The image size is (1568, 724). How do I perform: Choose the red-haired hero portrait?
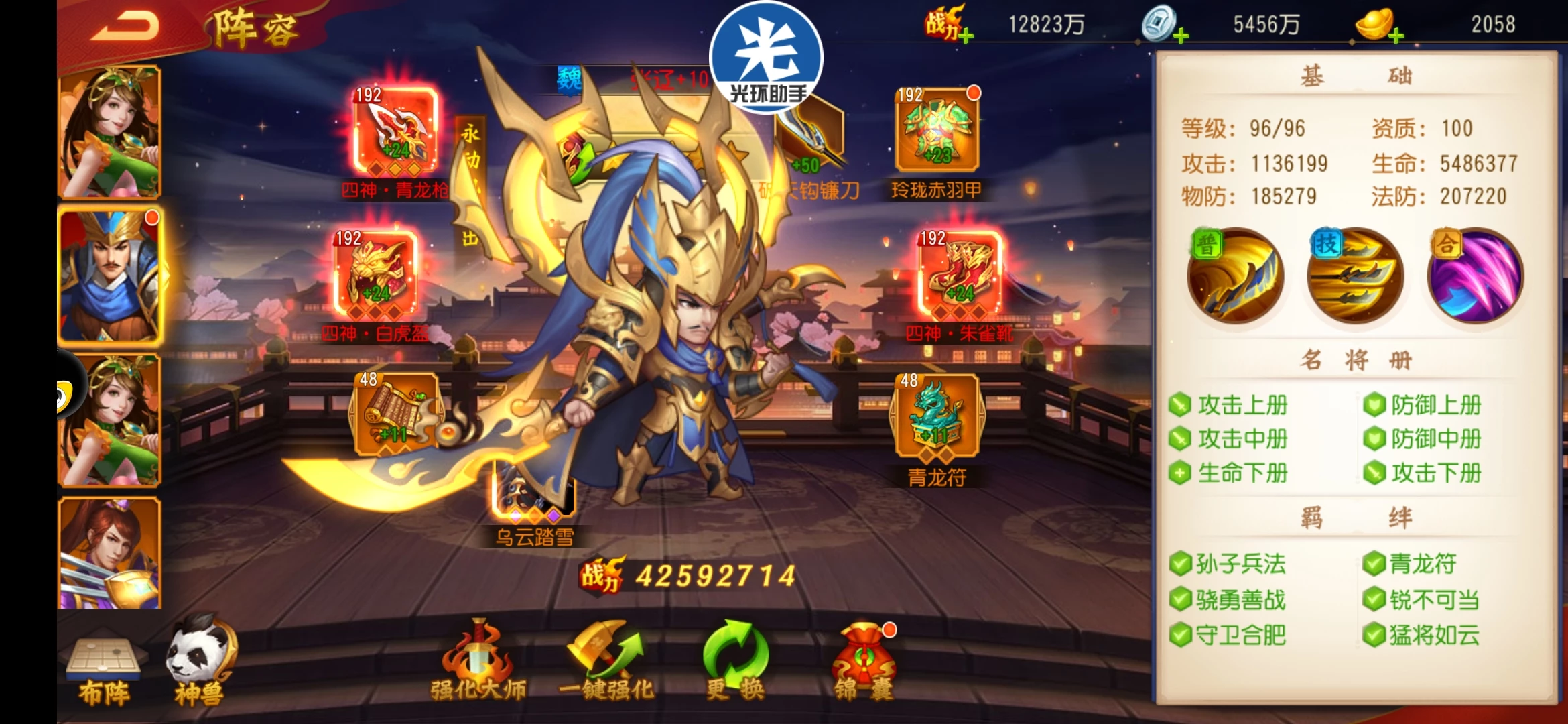[x=110, y=553]
